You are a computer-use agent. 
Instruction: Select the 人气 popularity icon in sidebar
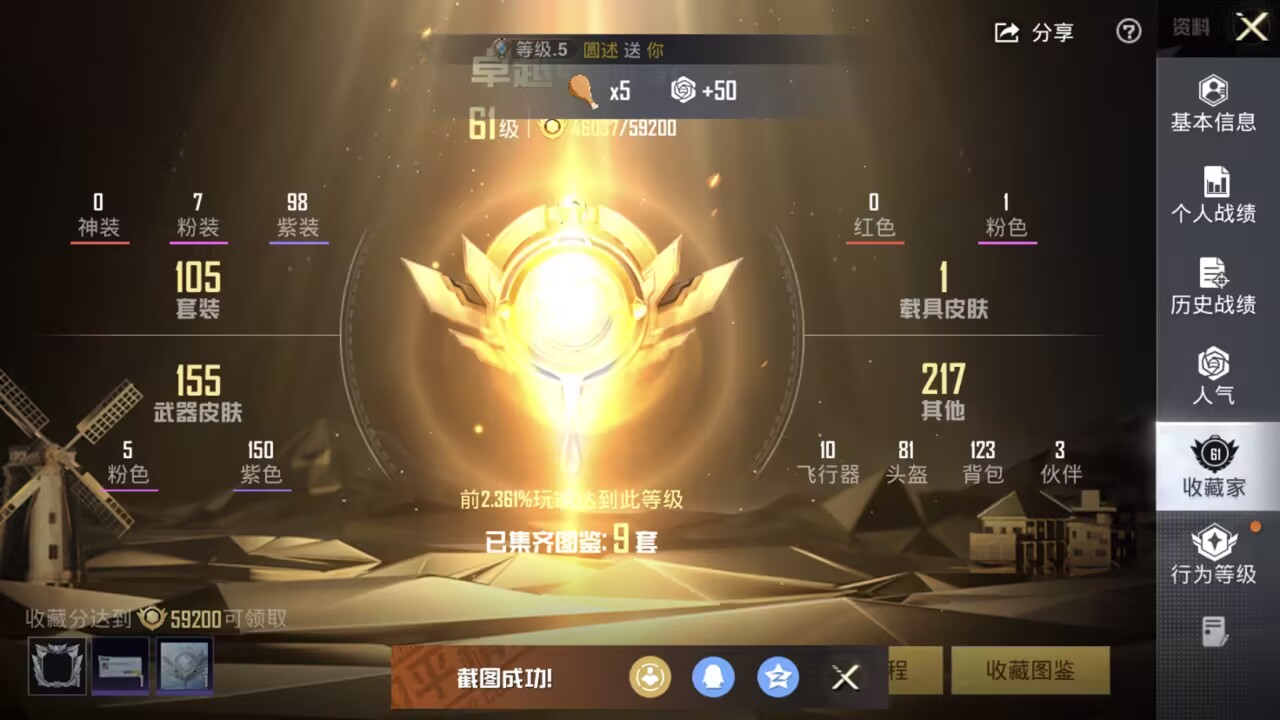point(1213,375)
